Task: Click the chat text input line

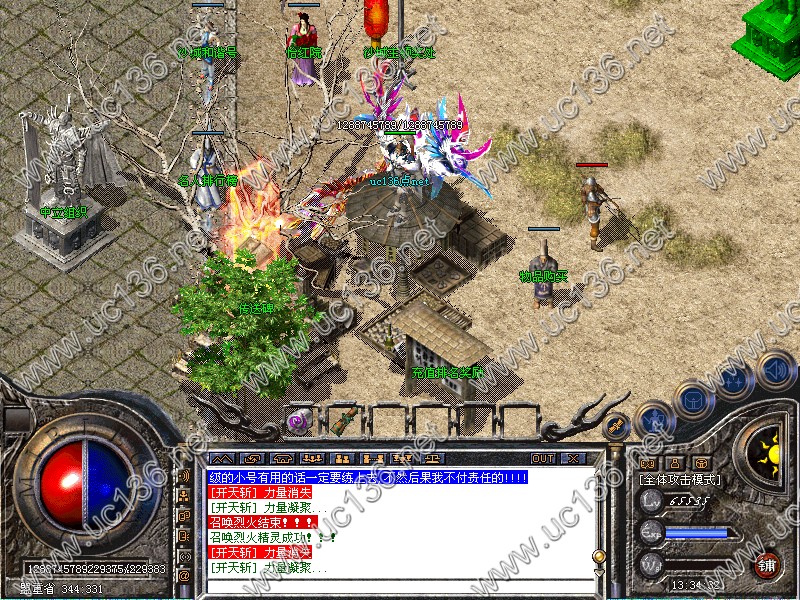Action: click(398, 587)
